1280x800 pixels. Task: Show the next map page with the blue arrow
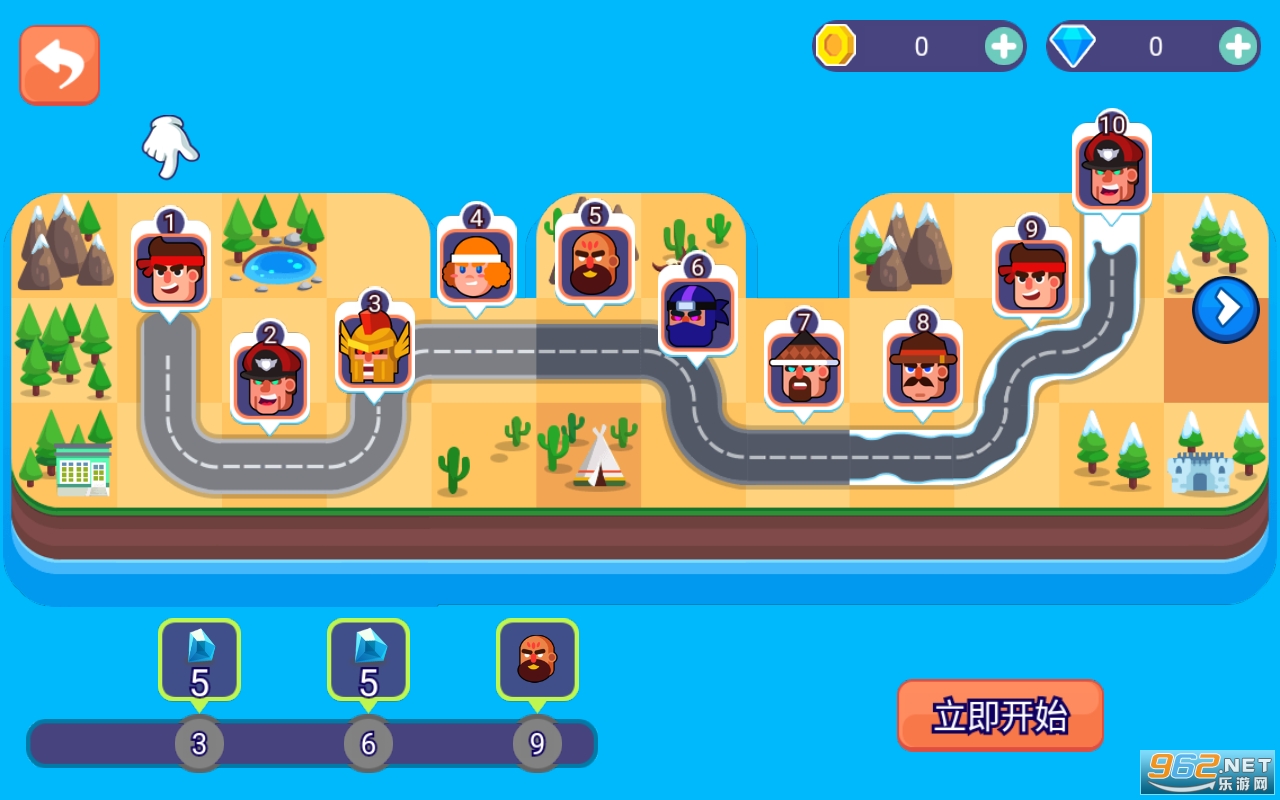[1225, 310]
